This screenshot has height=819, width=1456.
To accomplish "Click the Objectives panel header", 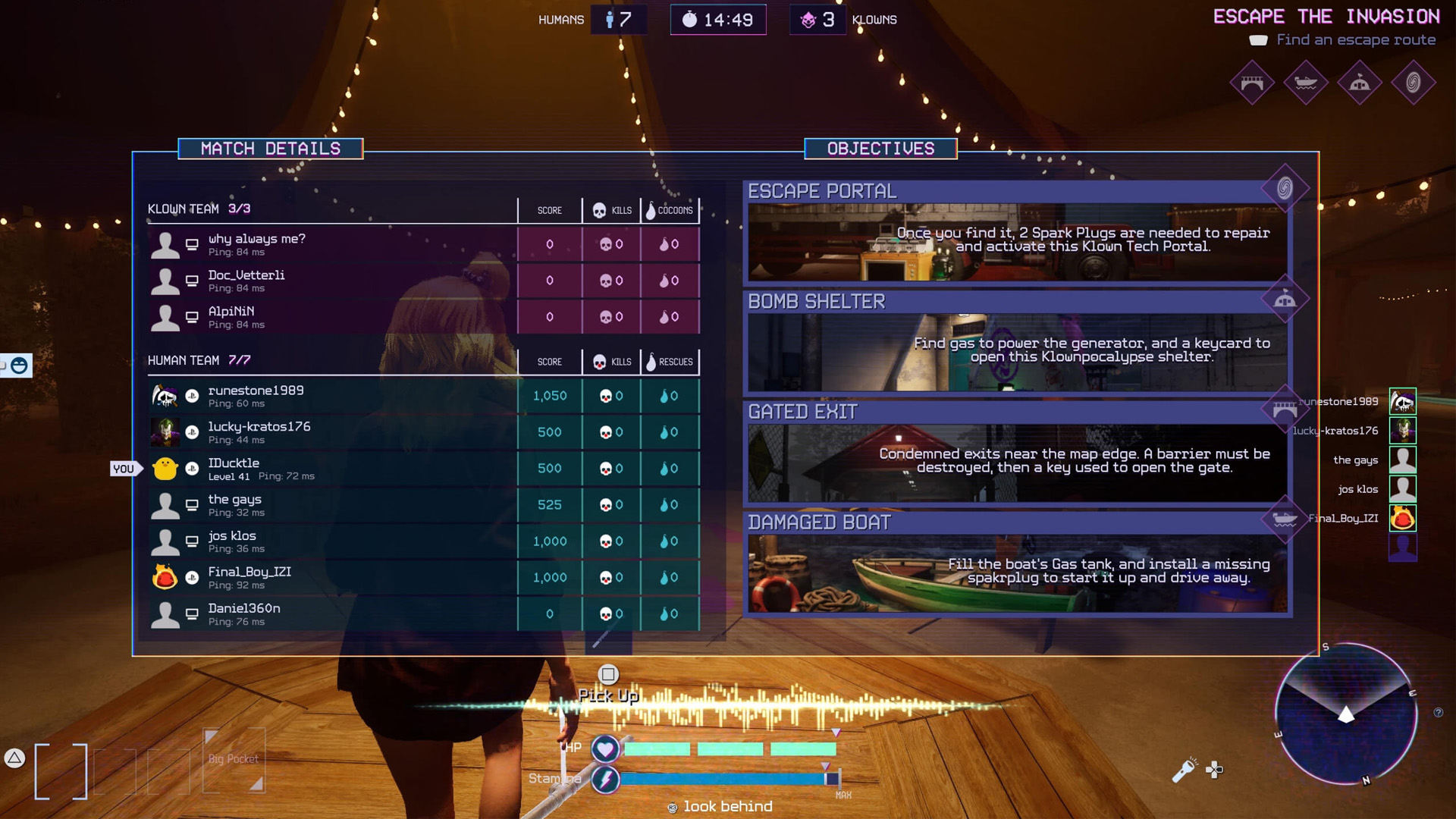I will click(880, 149).
